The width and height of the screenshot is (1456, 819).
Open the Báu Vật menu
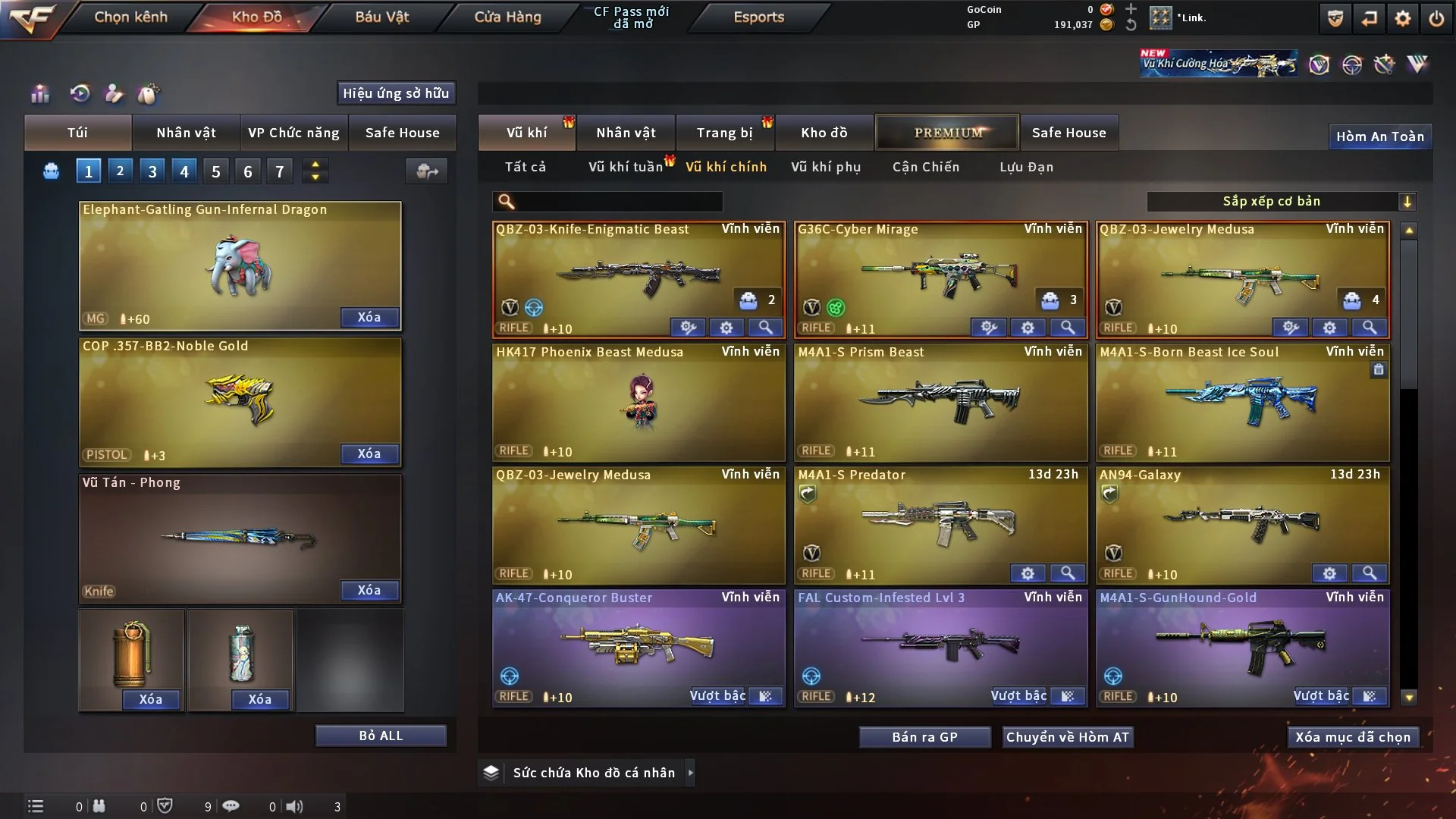[x=381, y=17]
